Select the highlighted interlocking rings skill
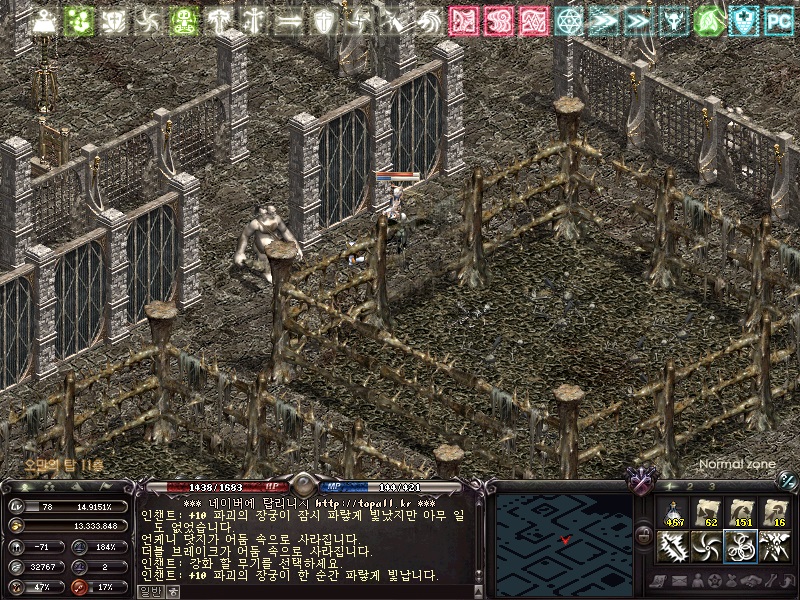The height and width of the screenshot is (600, 800). [x=740, y=547]
